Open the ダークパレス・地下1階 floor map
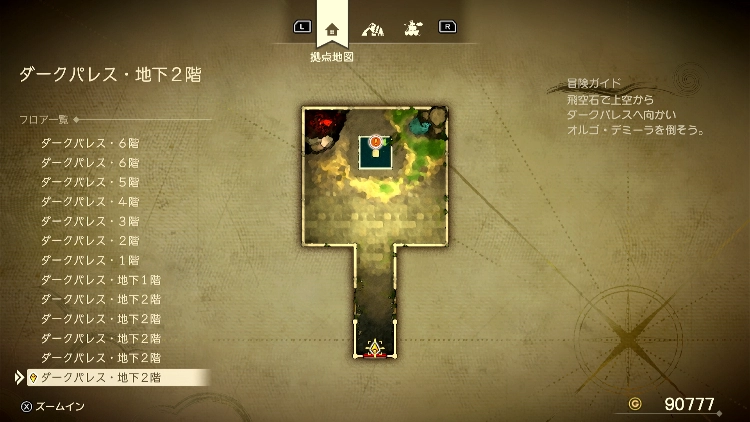The image size is (750, 422). (101, 279)
